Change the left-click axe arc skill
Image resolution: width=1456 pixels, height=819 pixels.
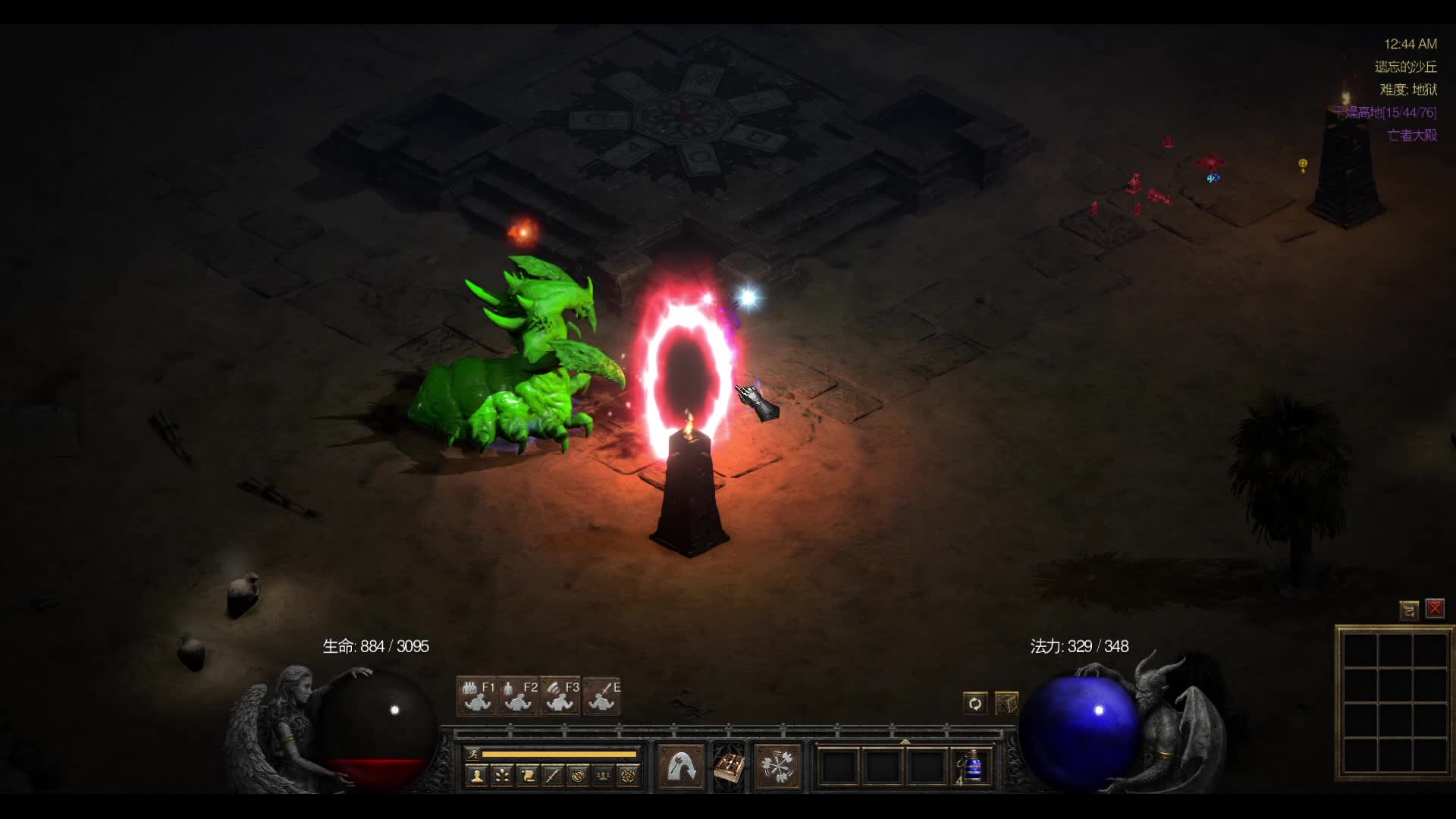coord(681,767)
